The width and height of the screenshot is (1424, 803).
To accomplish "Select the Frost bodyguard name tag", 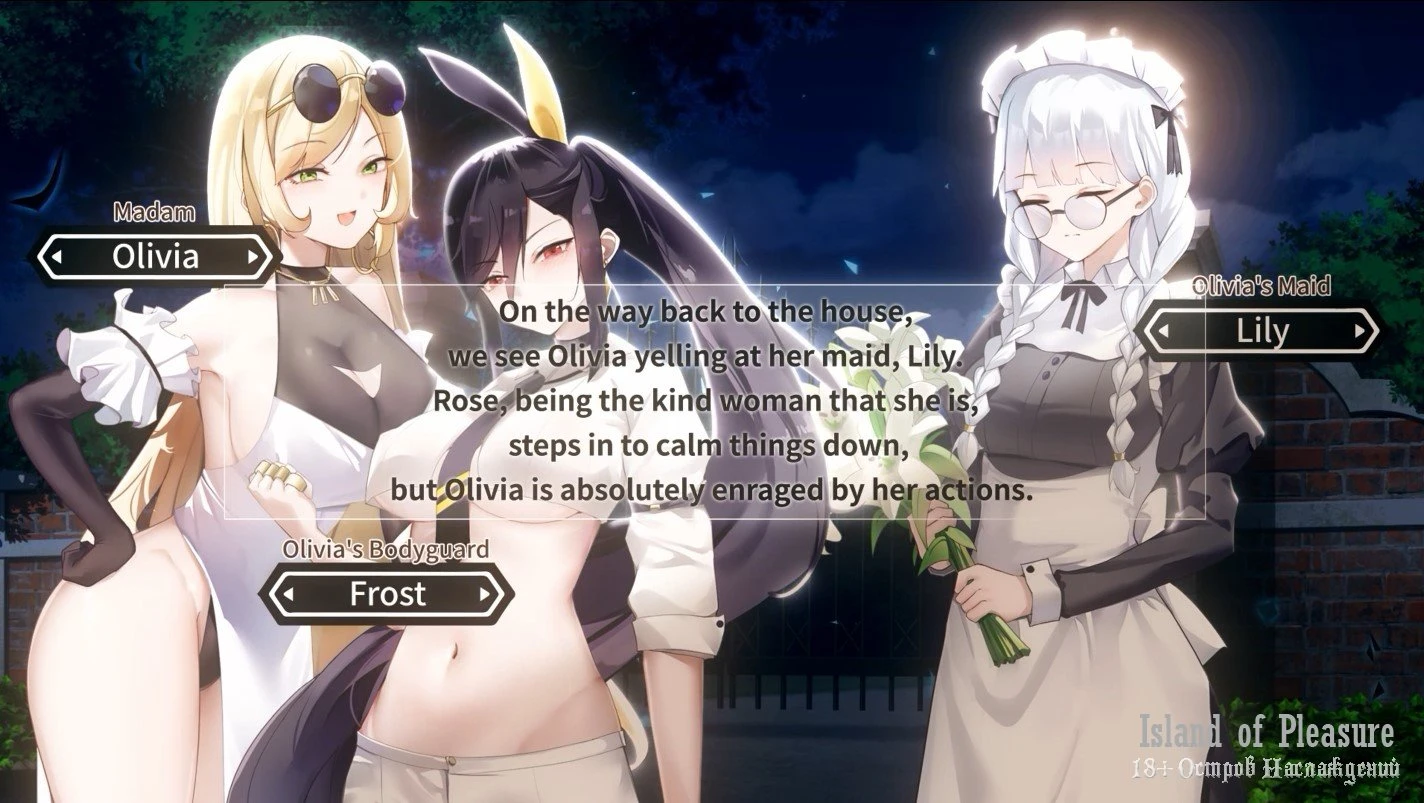I will [387, 595].
